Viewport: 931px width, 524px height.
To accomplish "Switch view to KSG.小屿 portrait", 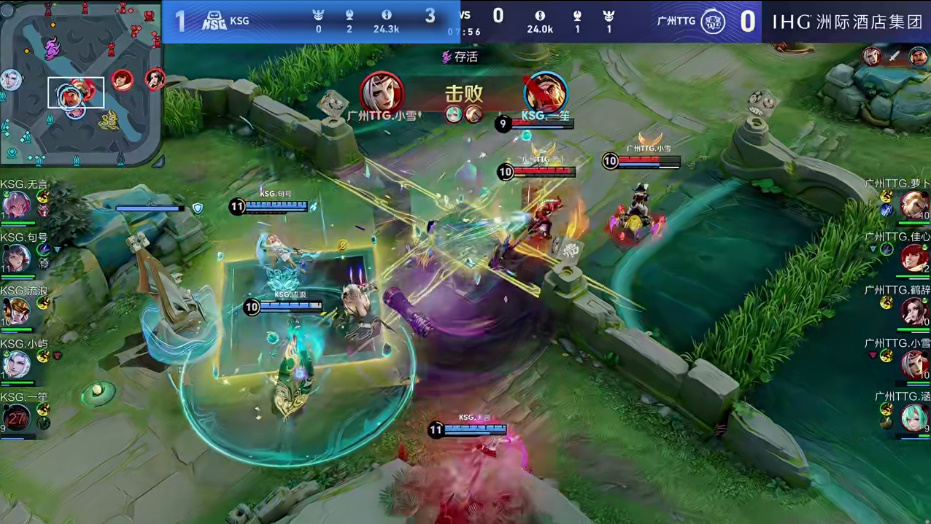I will click(x=17, y=364).
